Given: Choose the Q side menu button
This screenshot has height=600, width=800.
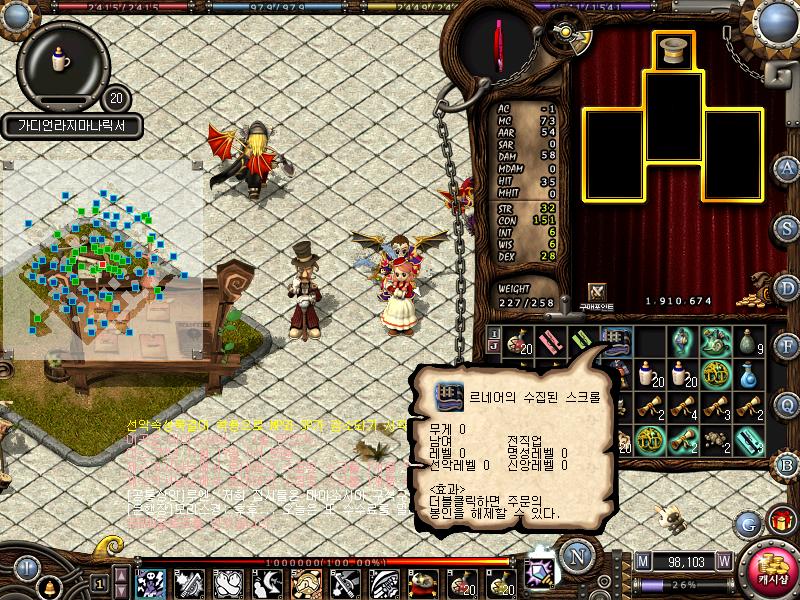Looking at the screenshot, I should click(787, 404).
